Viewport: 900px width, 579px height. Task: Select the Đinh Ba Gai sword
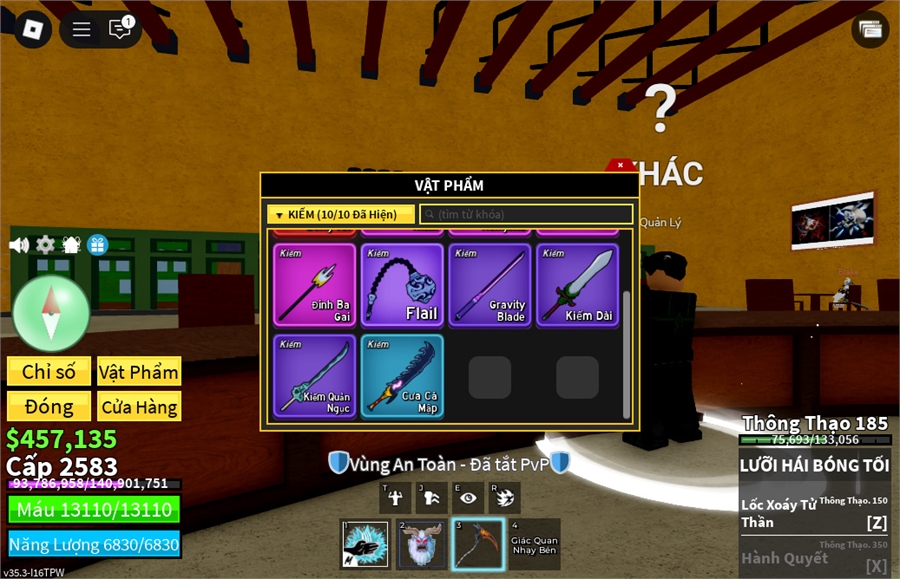coord(315,285)
